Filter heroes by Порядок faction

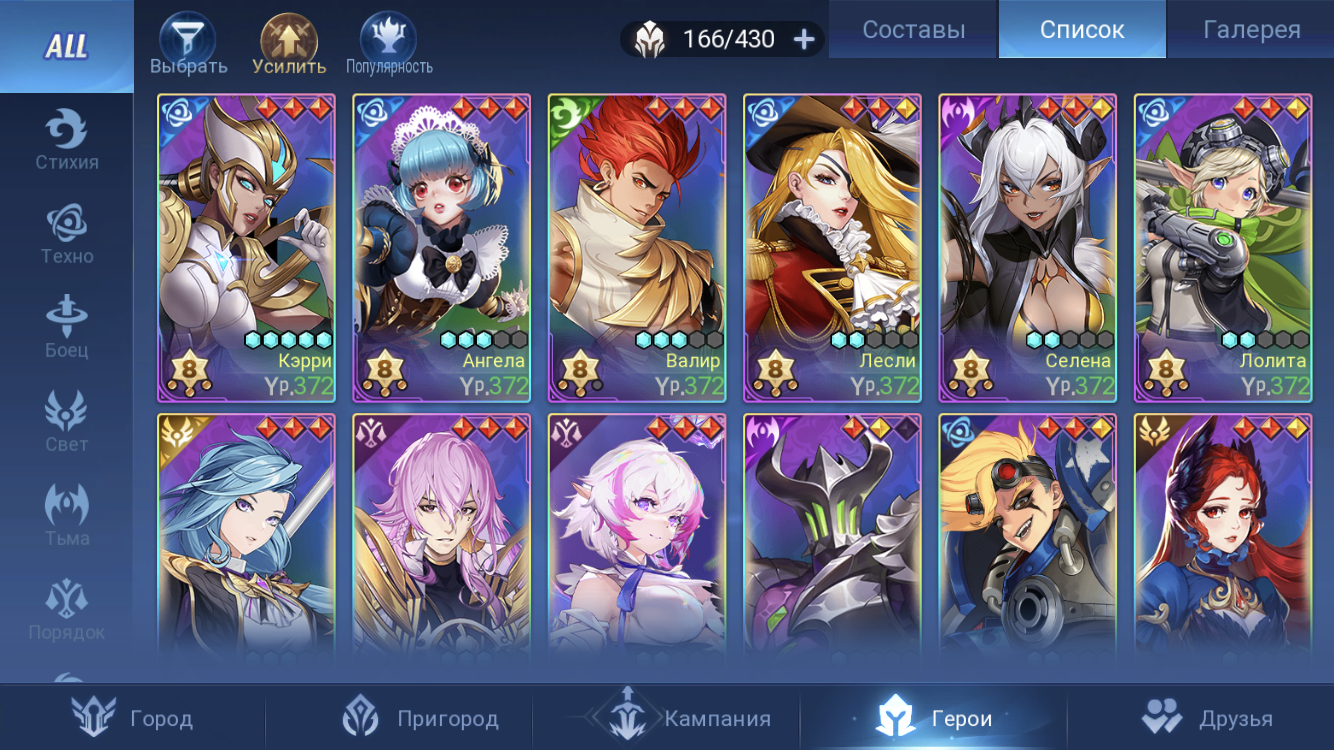pyautogui.click(x=66, y=611)
